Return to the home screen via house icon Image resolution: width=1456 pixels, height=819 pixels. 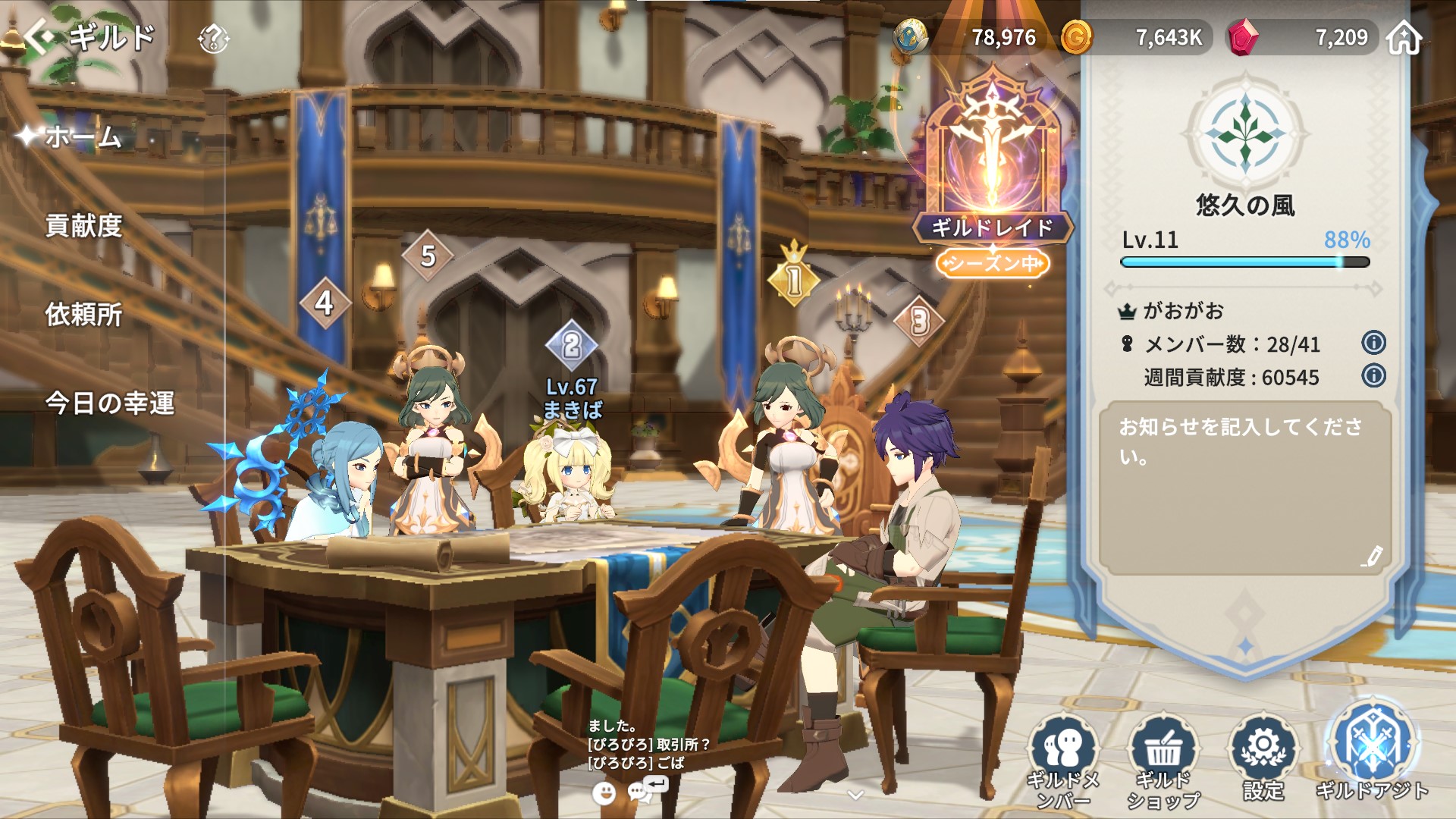tap(1404, 37)
